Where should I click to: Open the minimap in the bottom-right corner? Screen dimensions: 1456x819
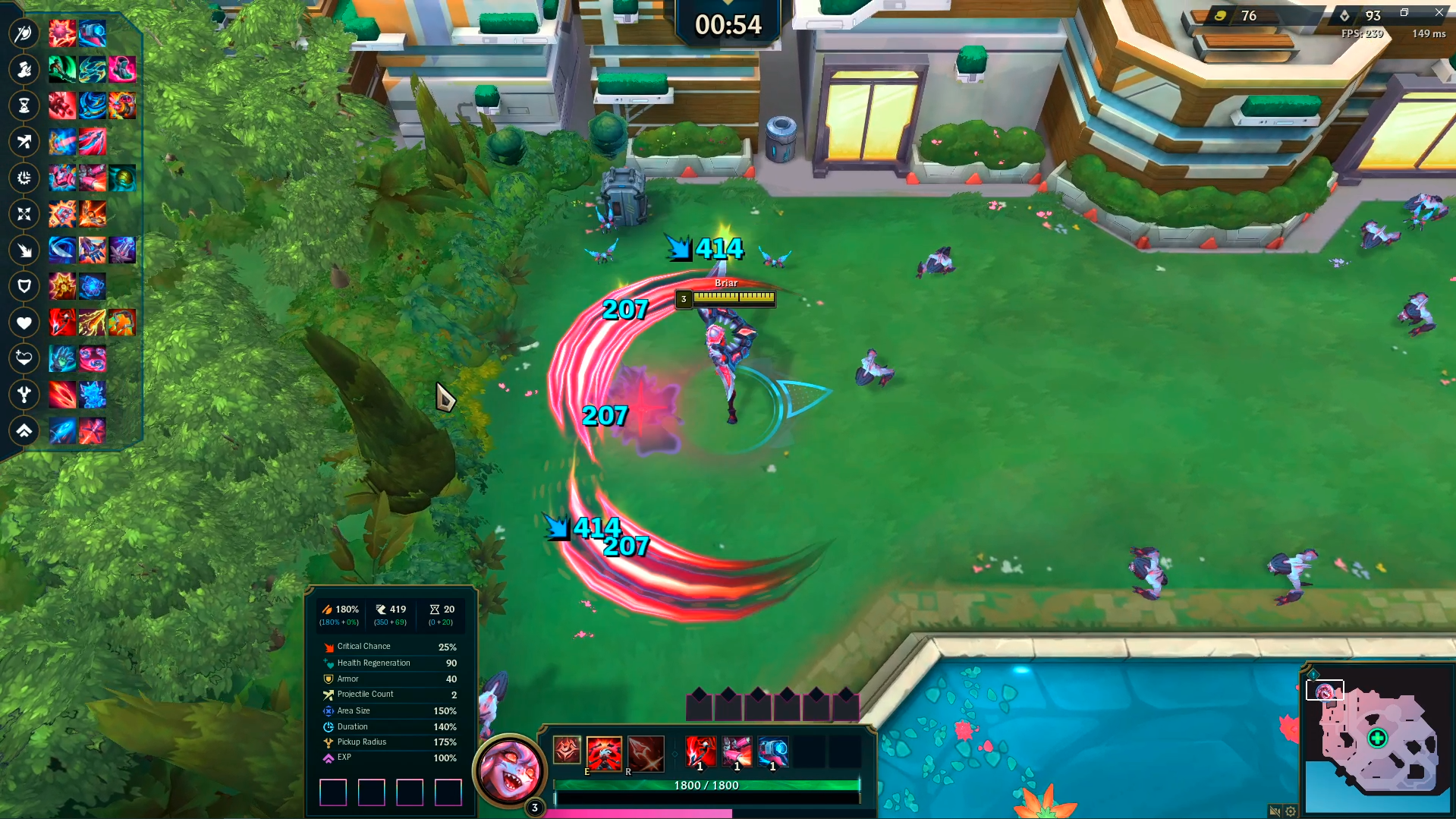point(1377,740)
